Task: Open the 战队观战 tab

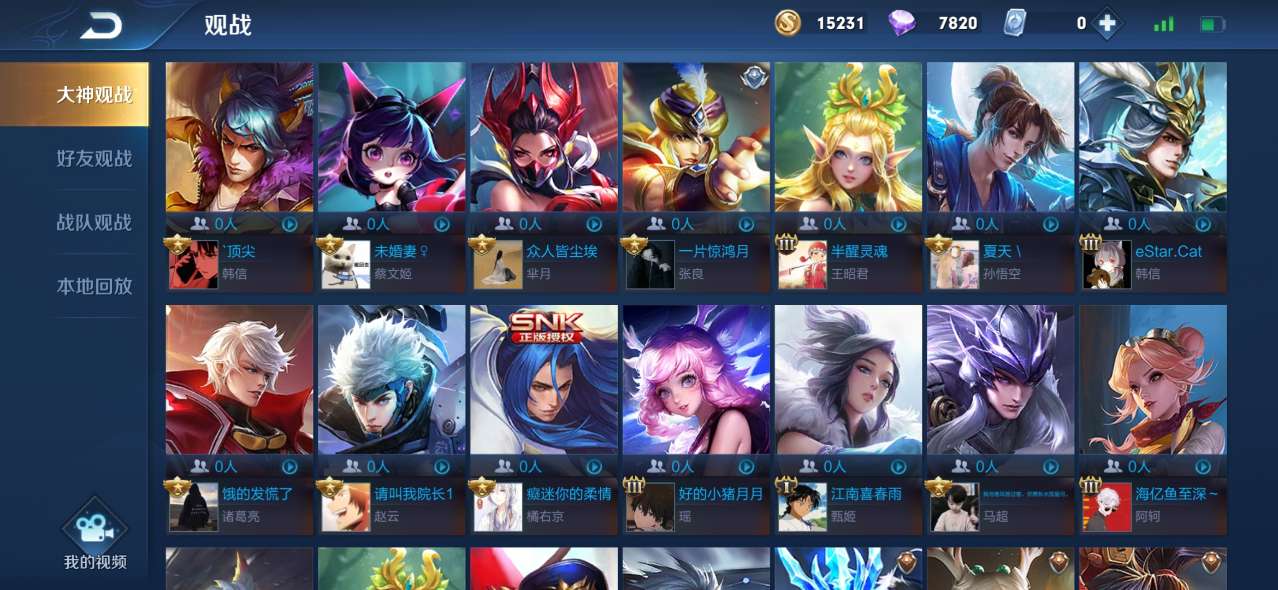Action: [93, 222]
